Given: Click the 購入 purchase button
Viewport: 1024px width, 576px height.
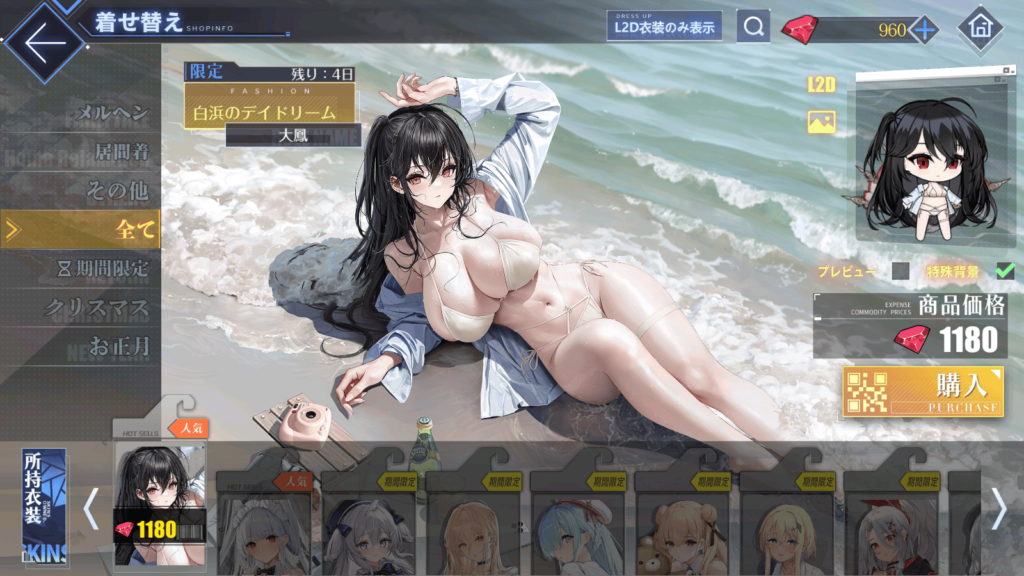Looking at the screenshot, I should [x=923, y=391].
